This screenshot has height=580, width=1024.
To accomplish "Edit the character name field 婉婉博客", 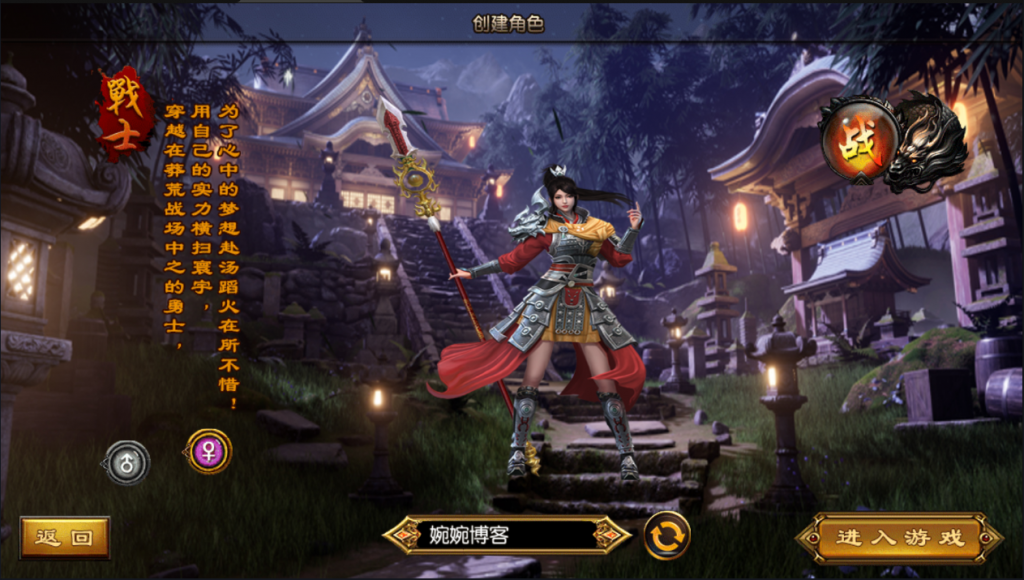I will click(507, 535).
